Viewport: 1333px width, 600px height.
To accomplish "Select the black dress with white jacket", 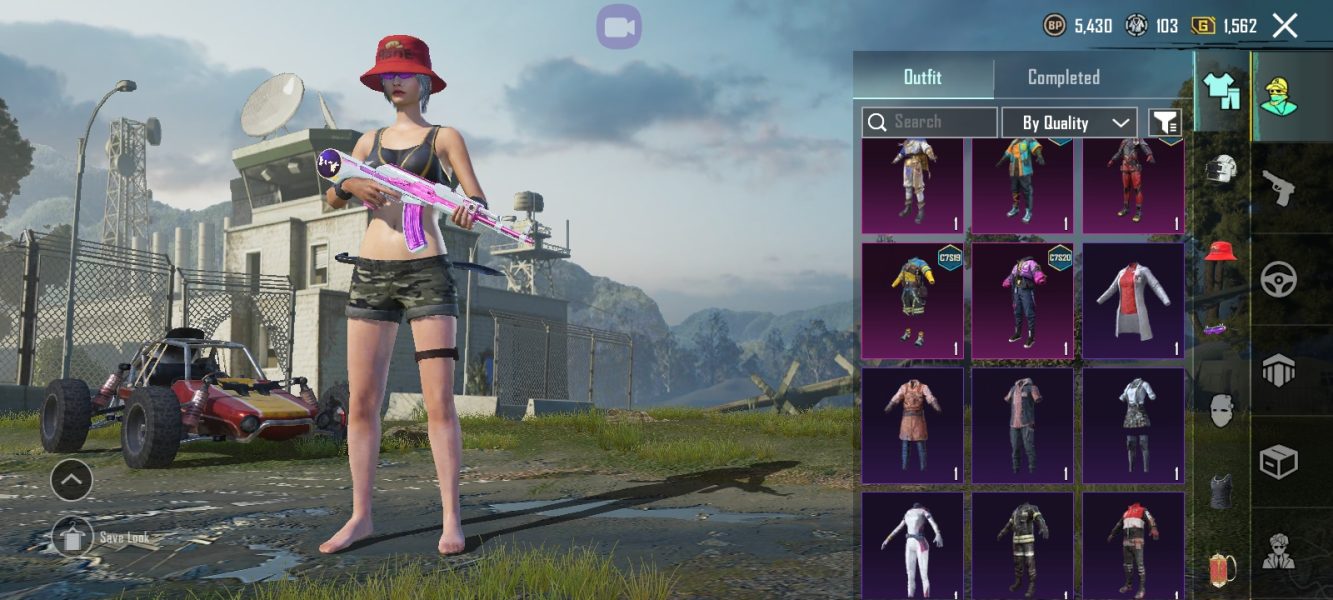I will click(x=1133, y=425).
